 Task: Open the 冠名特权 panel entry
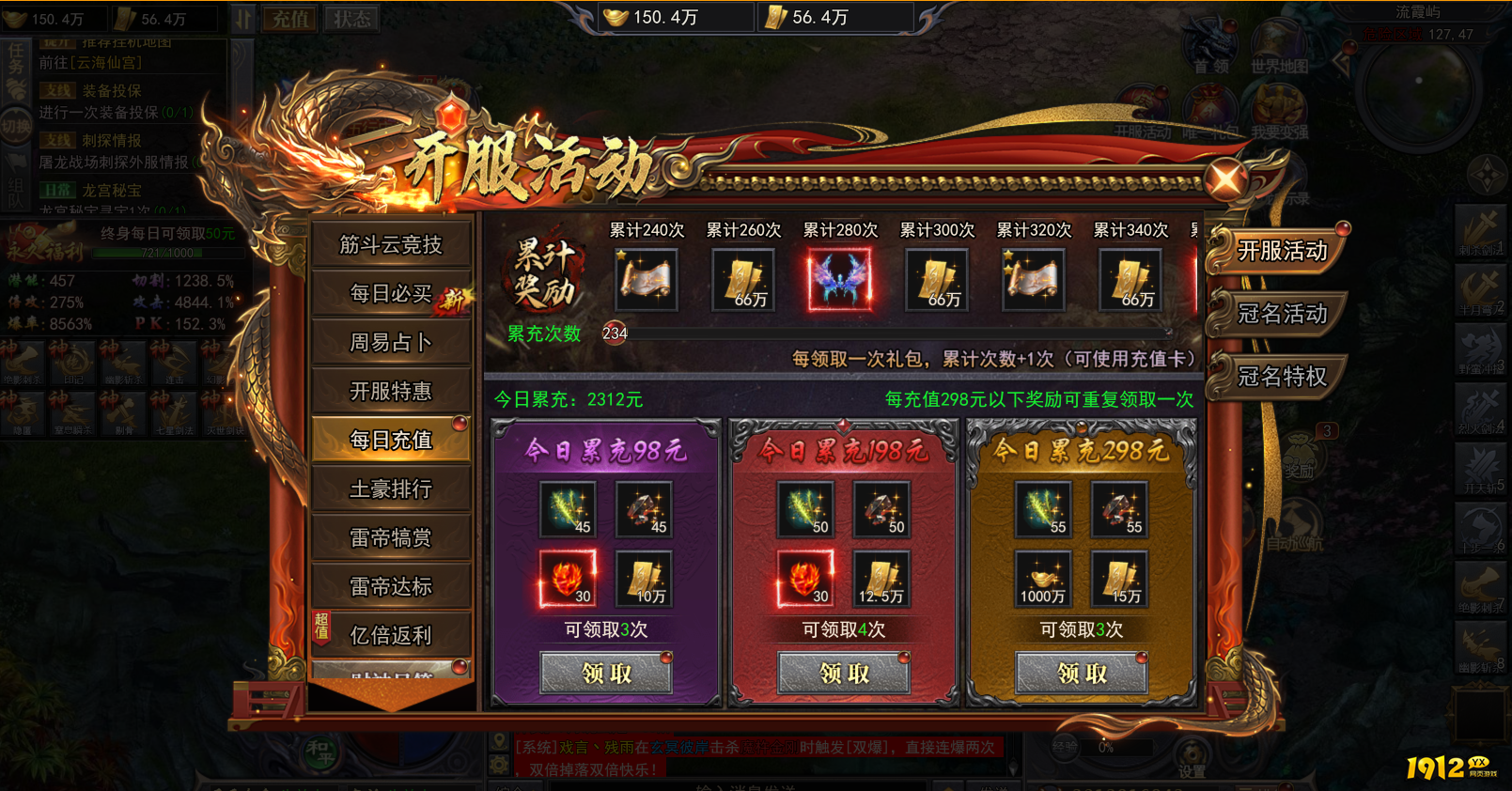pyautogui.click(x=1282, y=377)
